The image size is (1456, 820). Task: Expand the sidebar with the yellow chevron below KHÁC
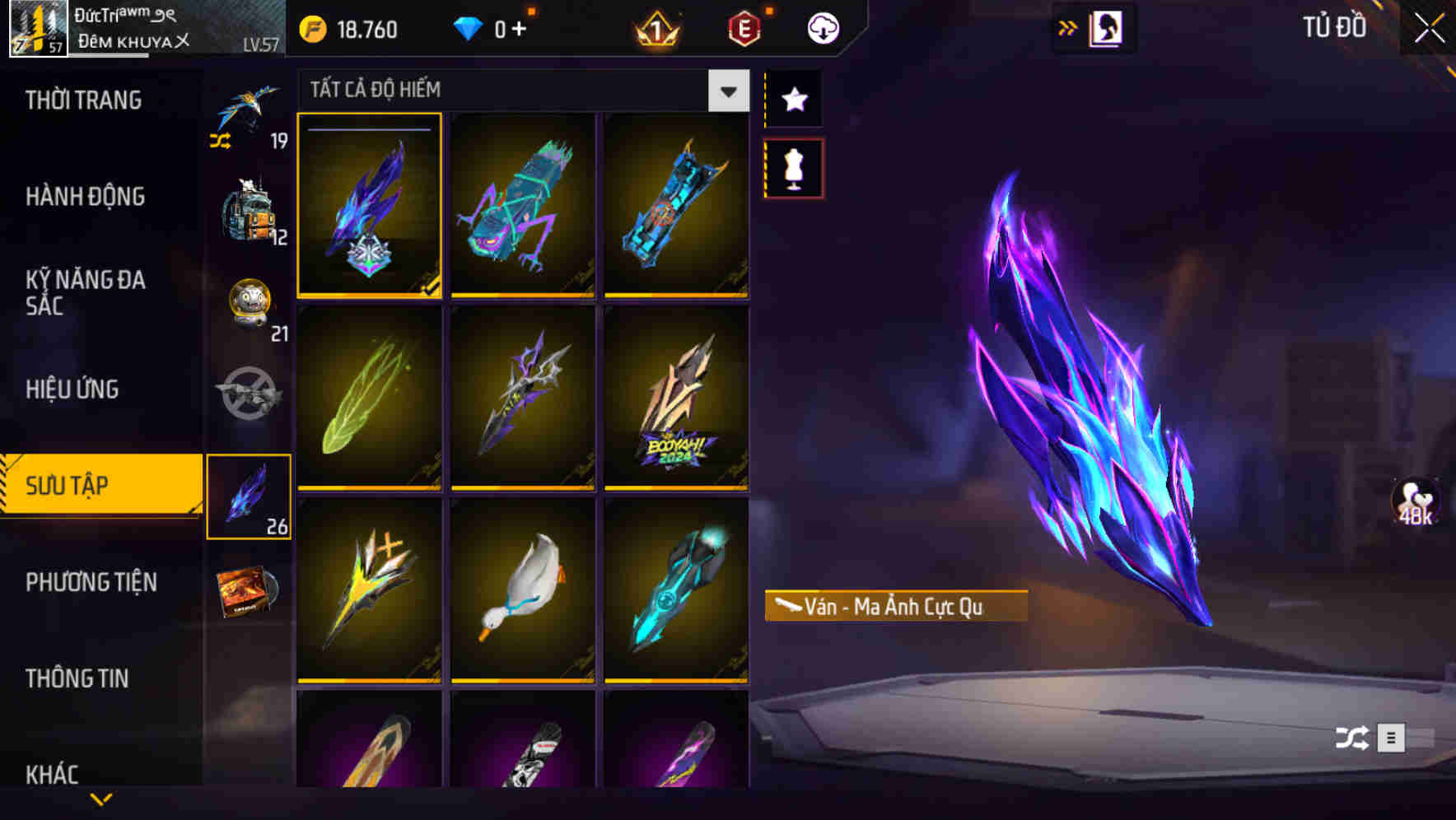(101, 800)
